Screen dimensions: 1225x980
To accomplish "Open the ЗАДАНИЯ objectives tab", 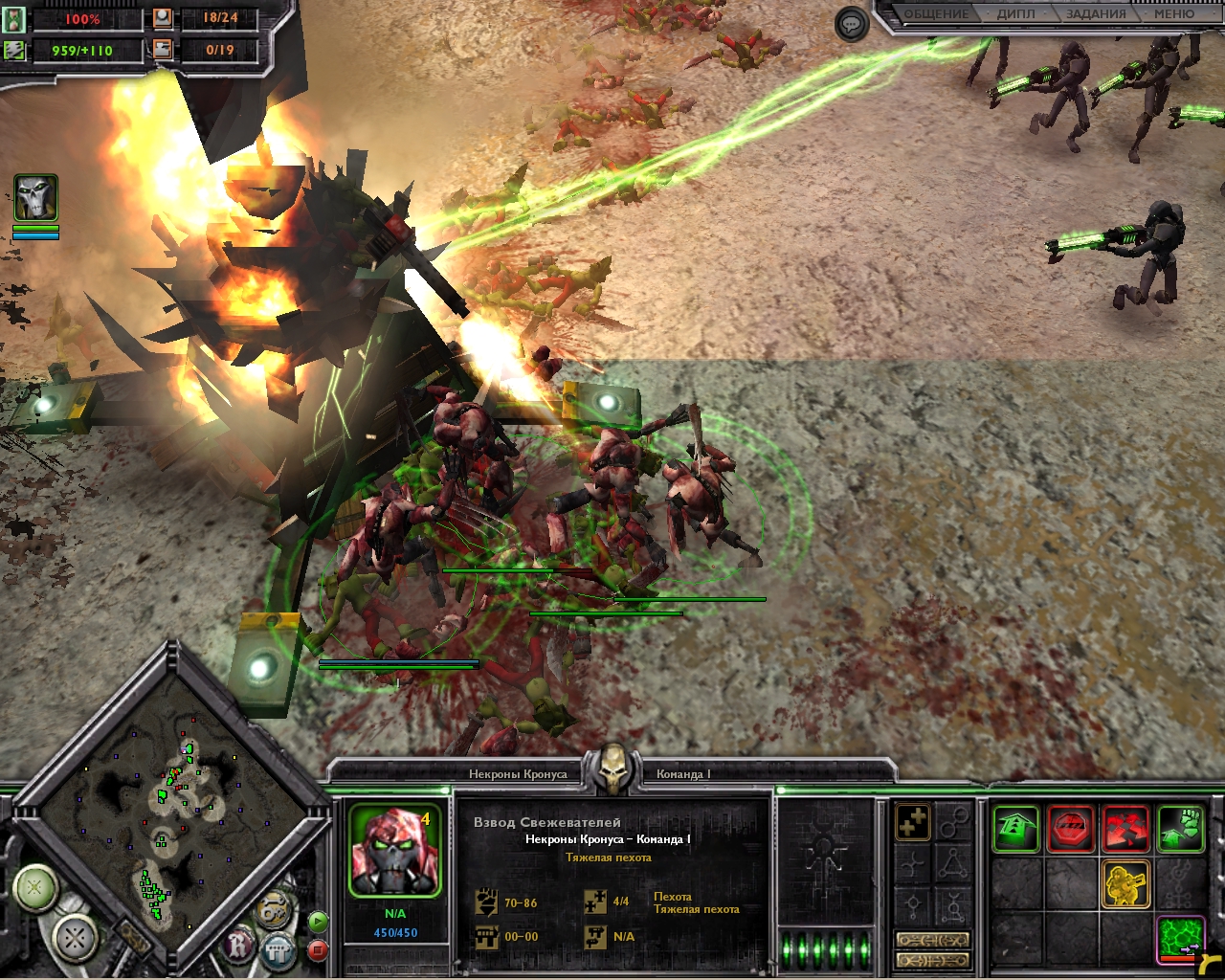I will pos(1096,14).
